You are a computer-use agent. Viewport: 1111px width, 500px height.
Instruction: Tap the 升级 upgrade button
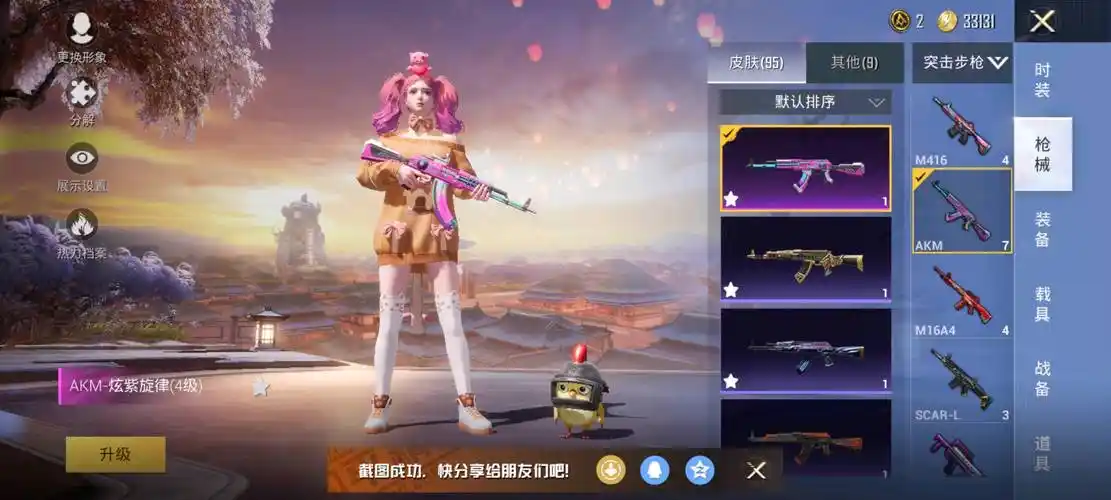115,454
